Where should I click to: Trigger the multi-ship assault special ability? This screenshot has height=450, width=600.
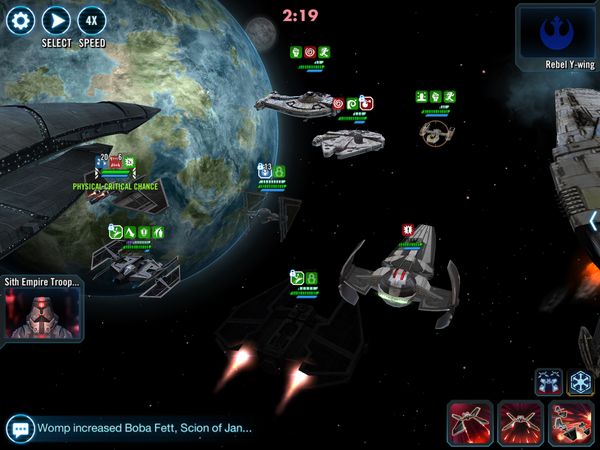571,423
